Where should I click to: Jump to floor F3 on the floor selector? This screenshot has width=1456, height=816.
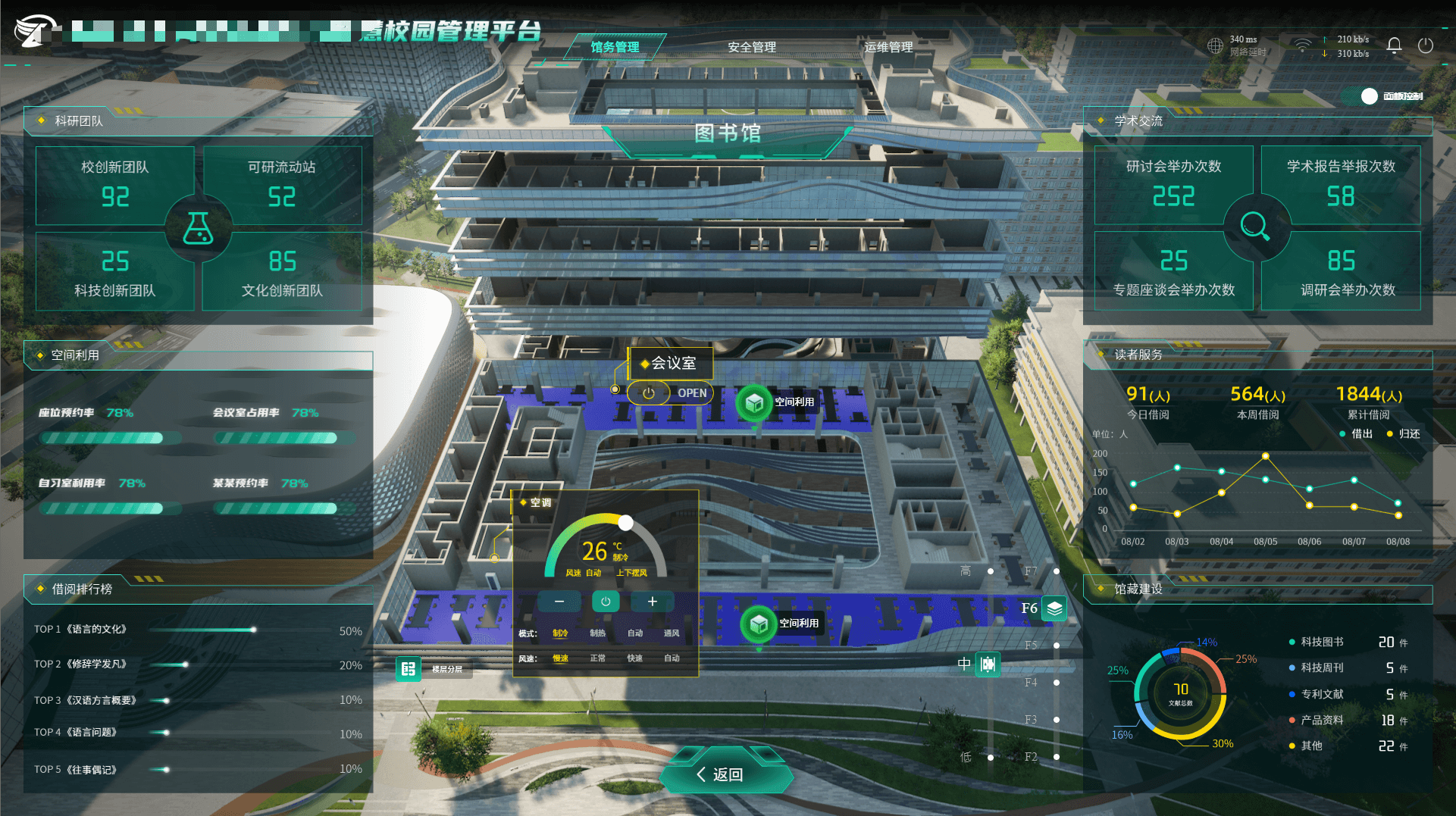pyautogui.click(x=1056, y=720)
